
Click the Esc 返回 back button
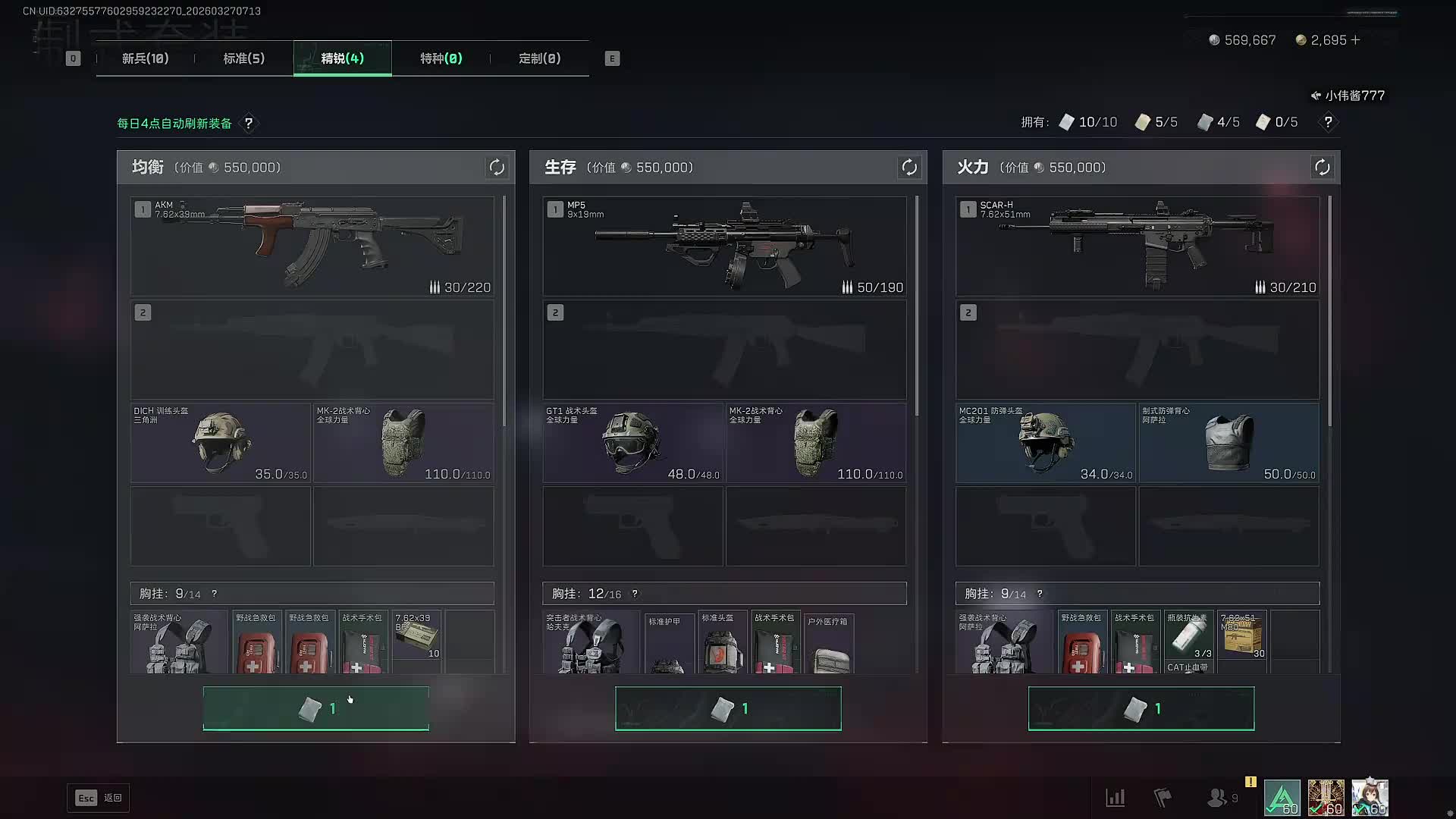[x=99, y=798]
